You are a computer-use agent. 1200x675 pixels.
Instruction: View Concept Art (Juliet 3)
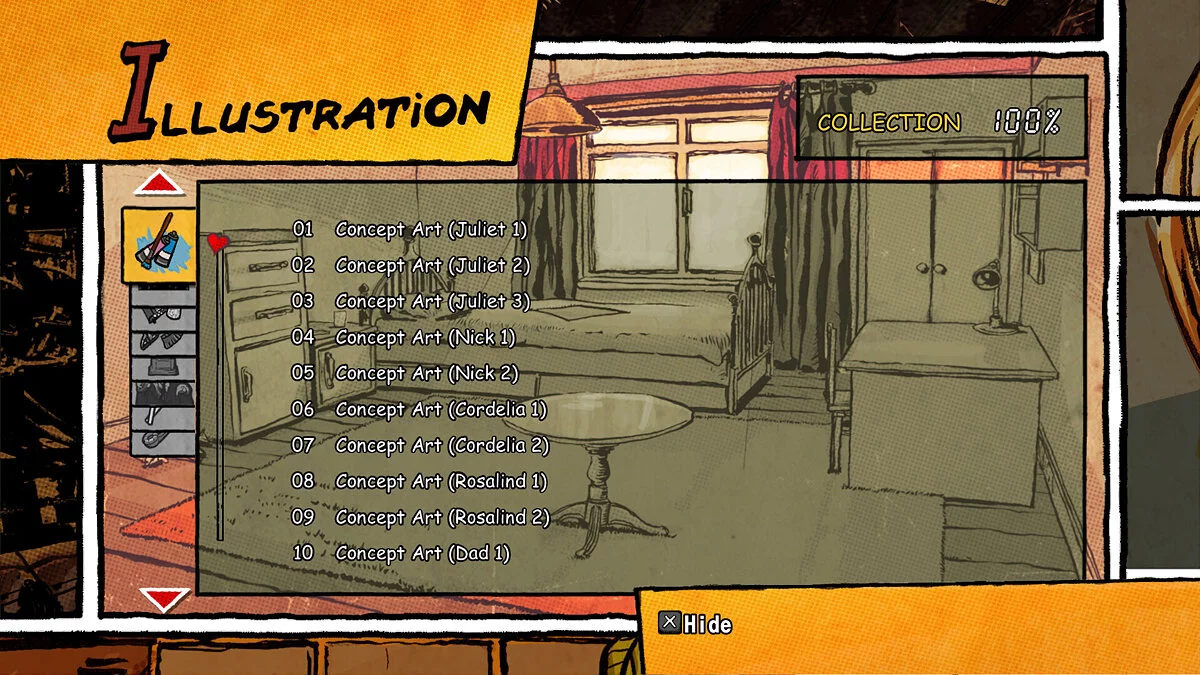tap(432, 301)
